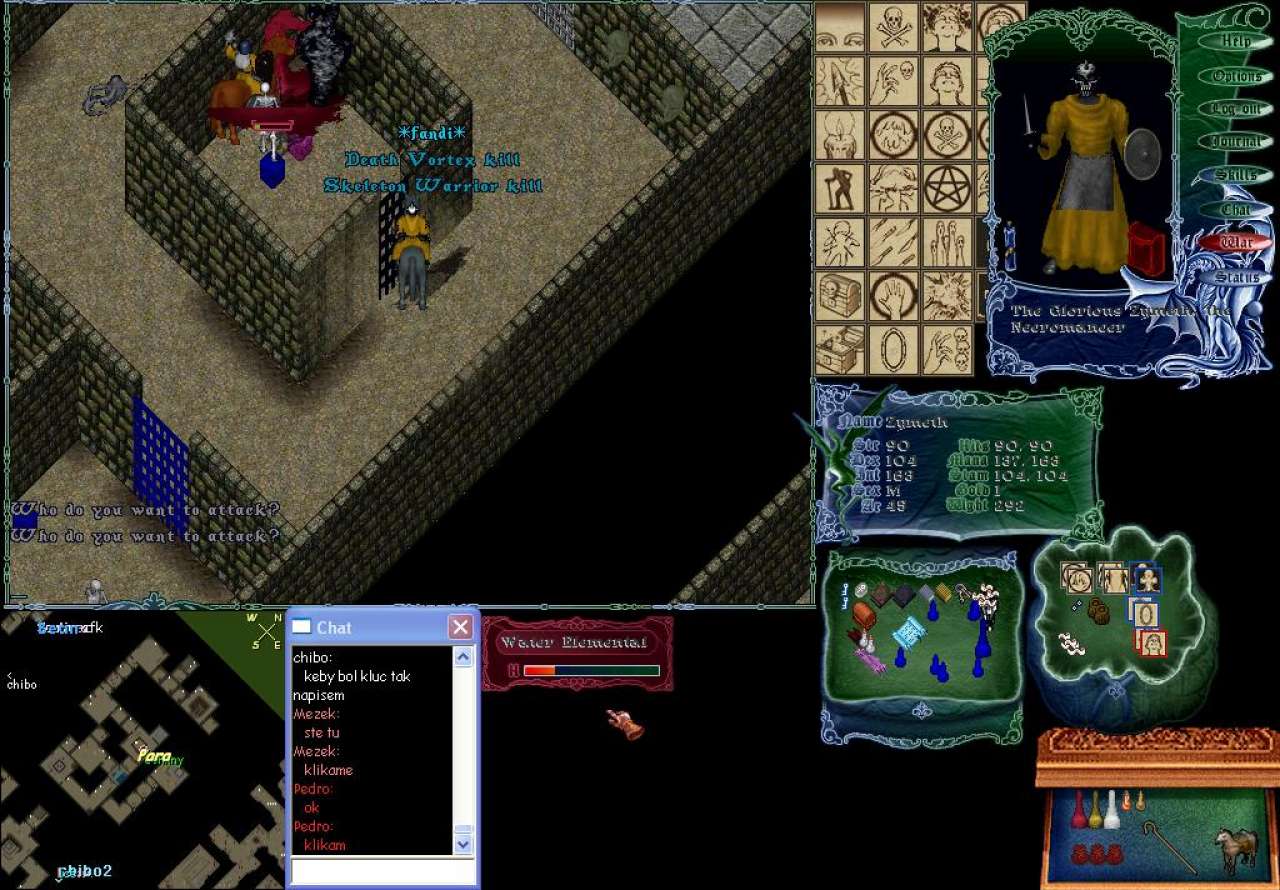Show the Skills list
This screenshot has width=1280, height=890.
click(1236, 176)
